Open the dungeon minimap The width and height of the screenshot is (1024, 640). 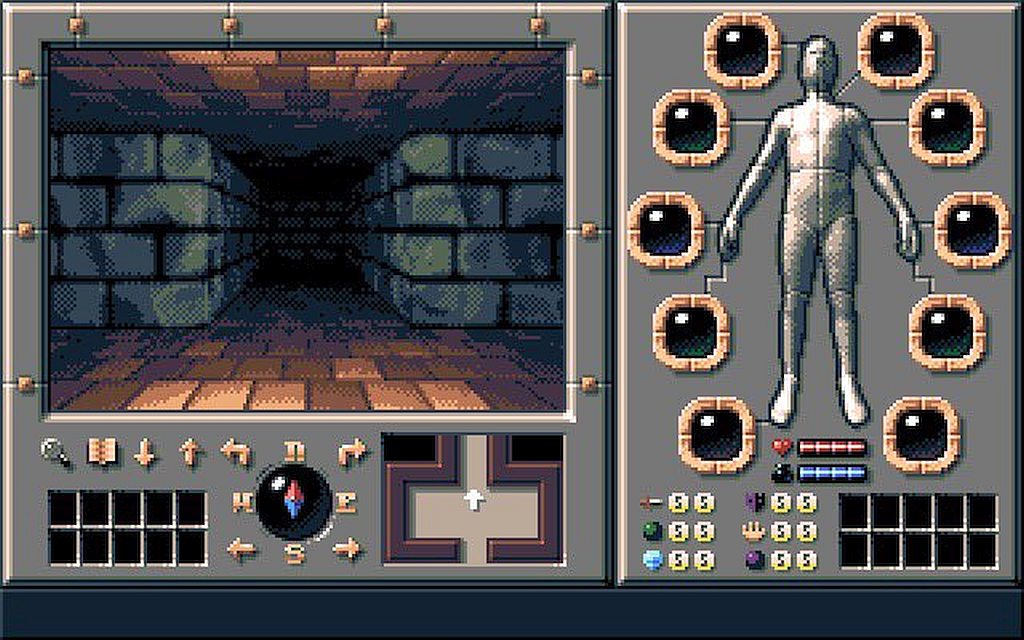point(473,498)
